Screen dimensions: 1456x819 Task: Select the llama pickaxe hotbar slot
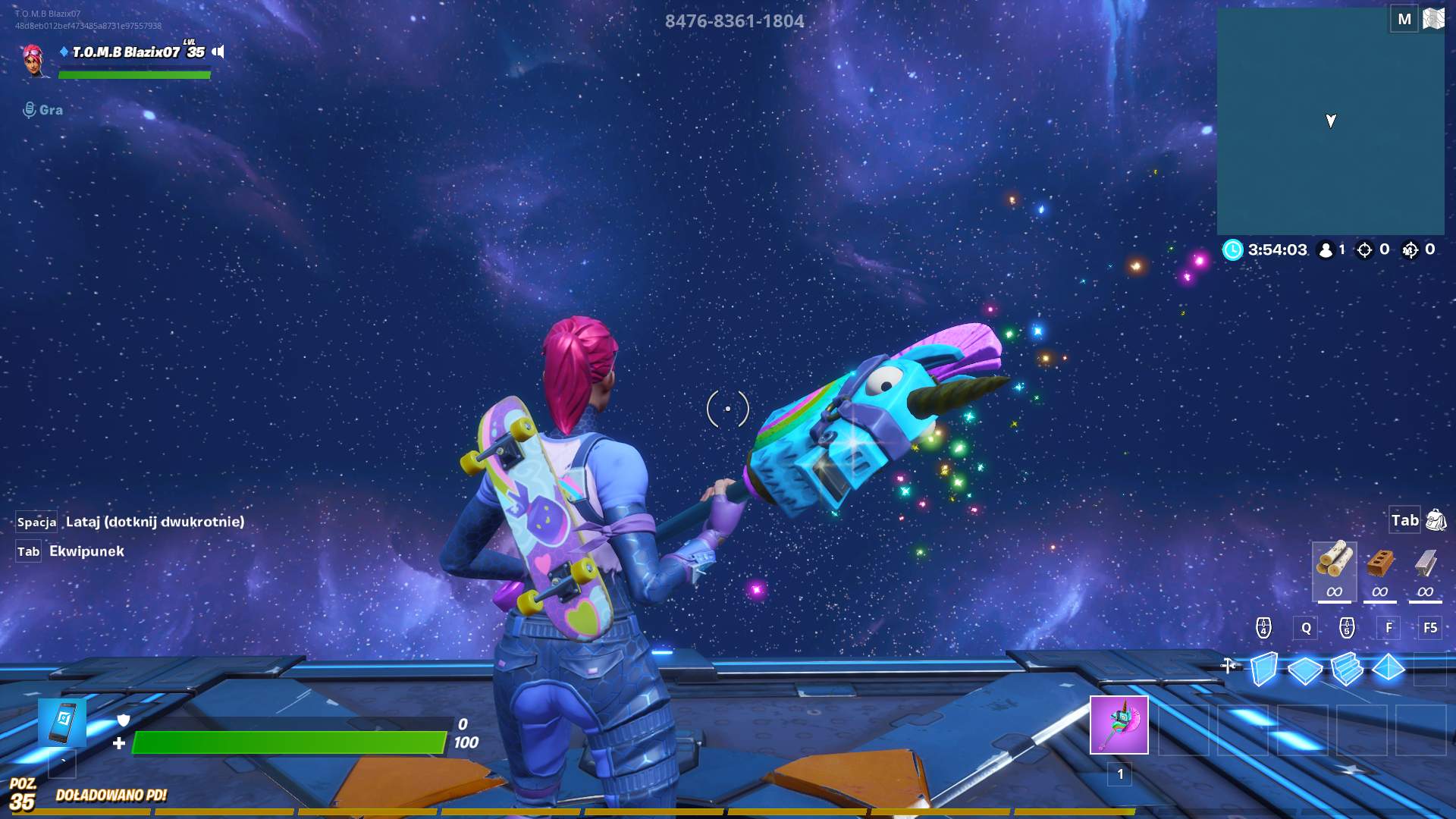(1119, 725)
